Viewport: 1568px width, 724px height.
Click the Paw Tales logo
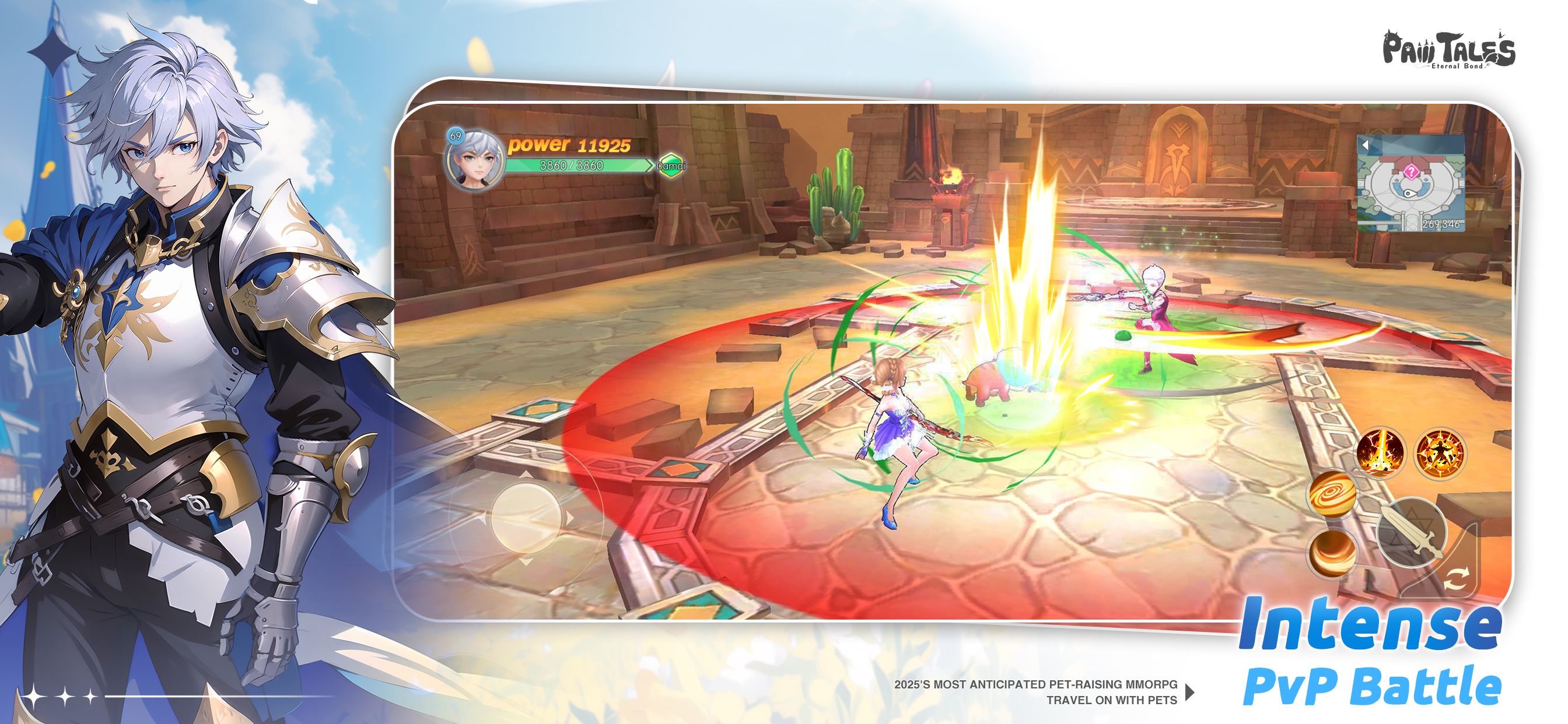1448,50
